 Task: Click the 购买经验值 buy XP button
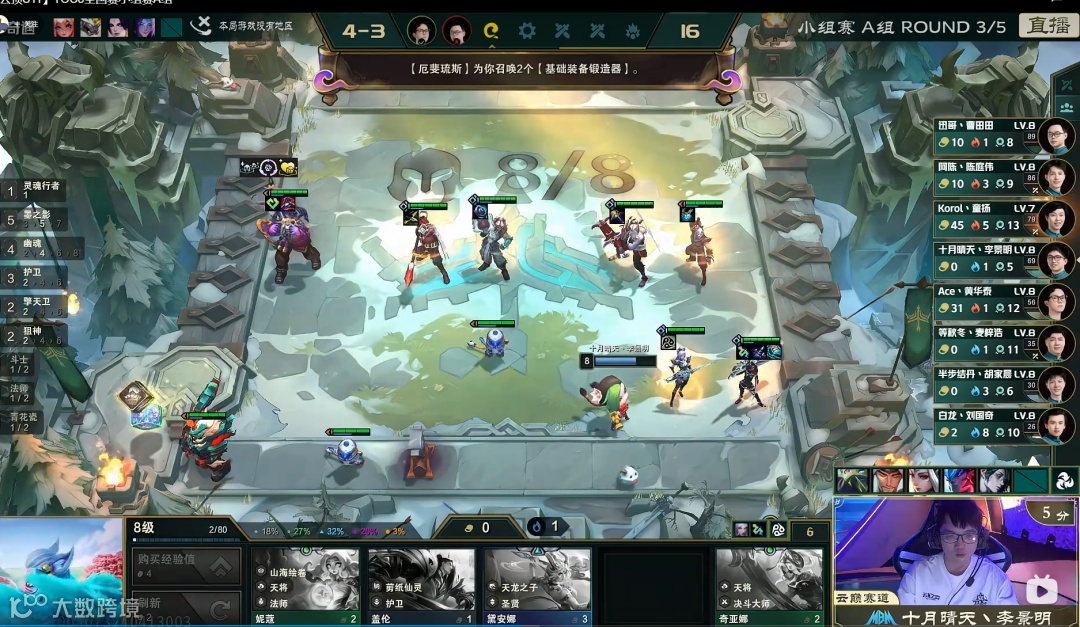(187, 566)
